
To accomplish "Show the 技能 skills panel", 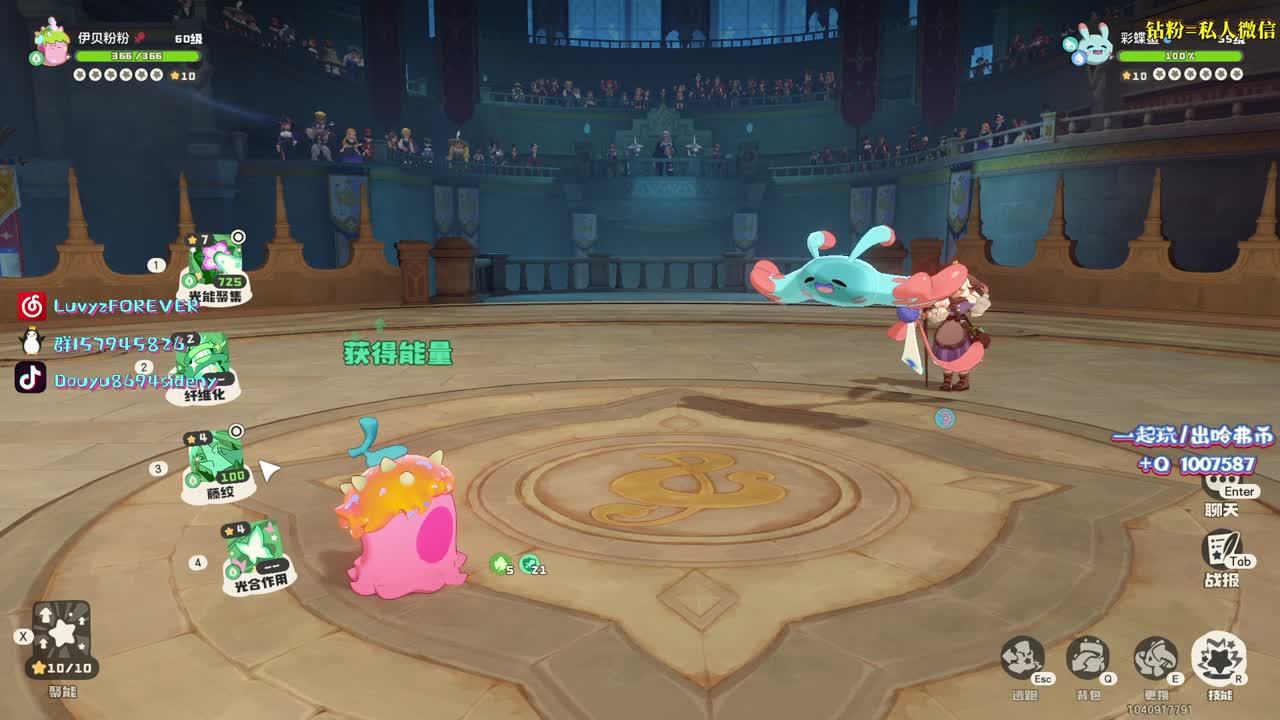I will [x=1218, y=659].
